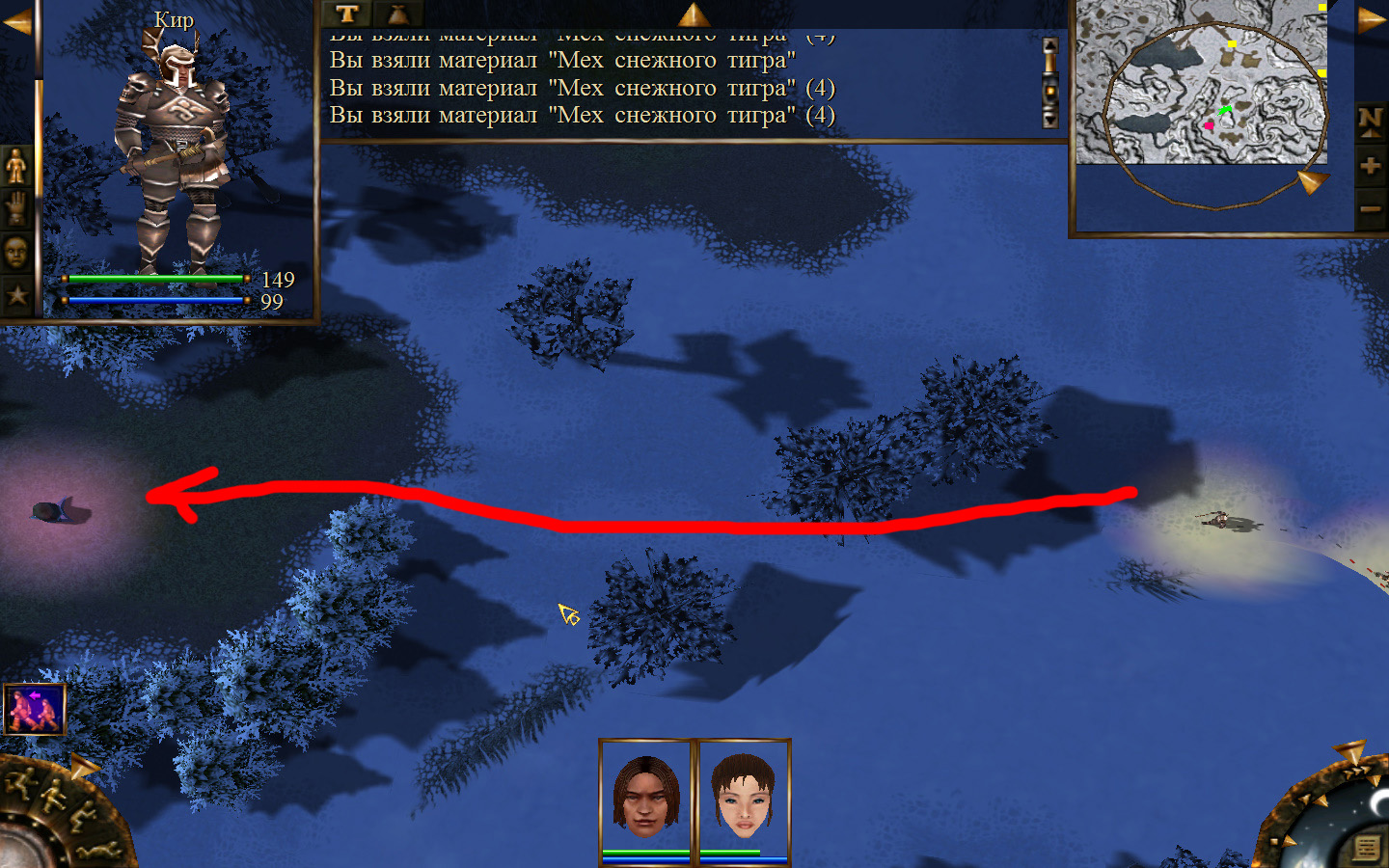Orient the minimap north with N button
Viewport: 1389px width, 868px height.
coord(1371,121)
